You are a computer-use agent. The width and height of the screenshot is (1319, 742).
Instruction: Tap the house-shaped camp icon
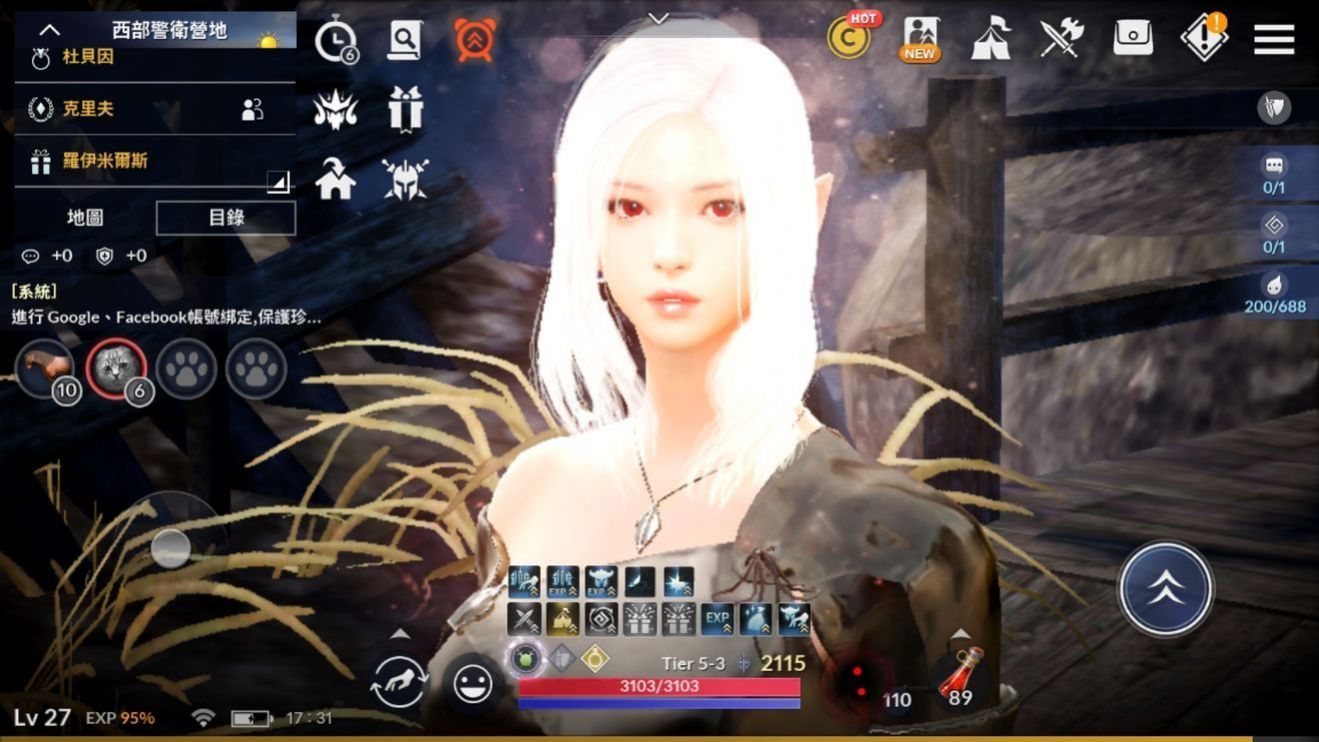tap(335, 177)
